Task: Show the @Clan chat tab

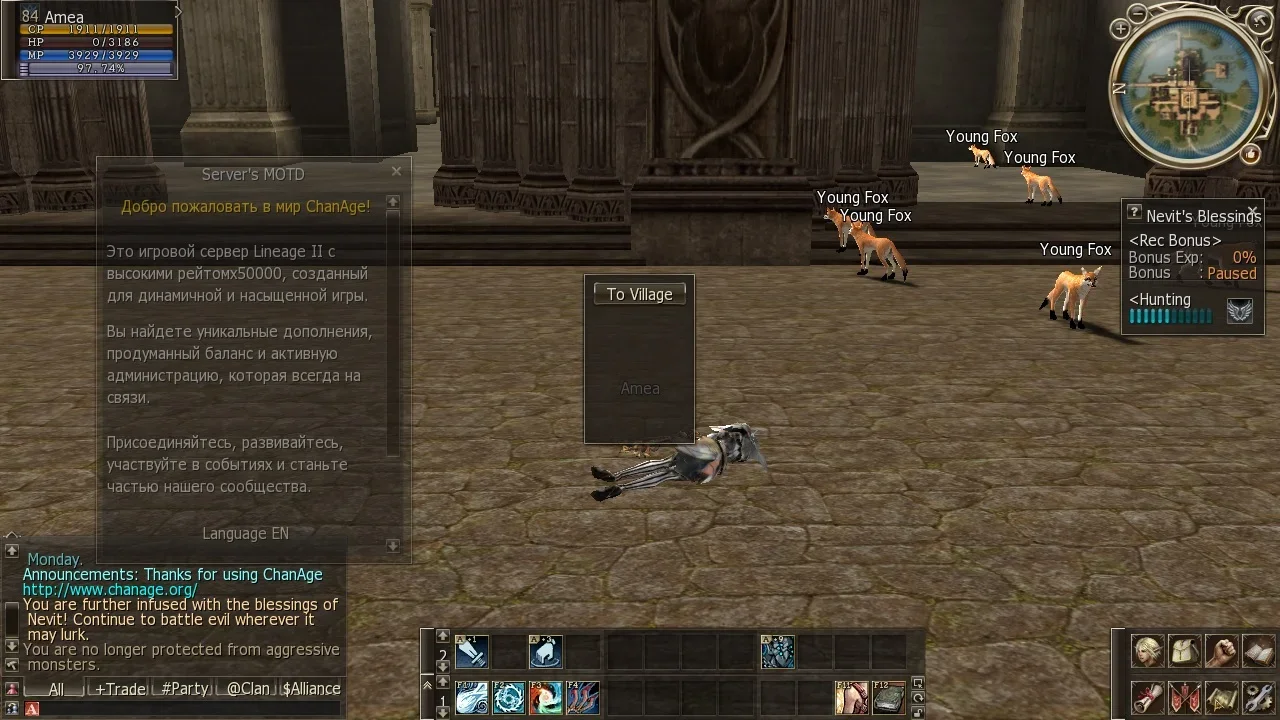Action: tap(247, 689)
